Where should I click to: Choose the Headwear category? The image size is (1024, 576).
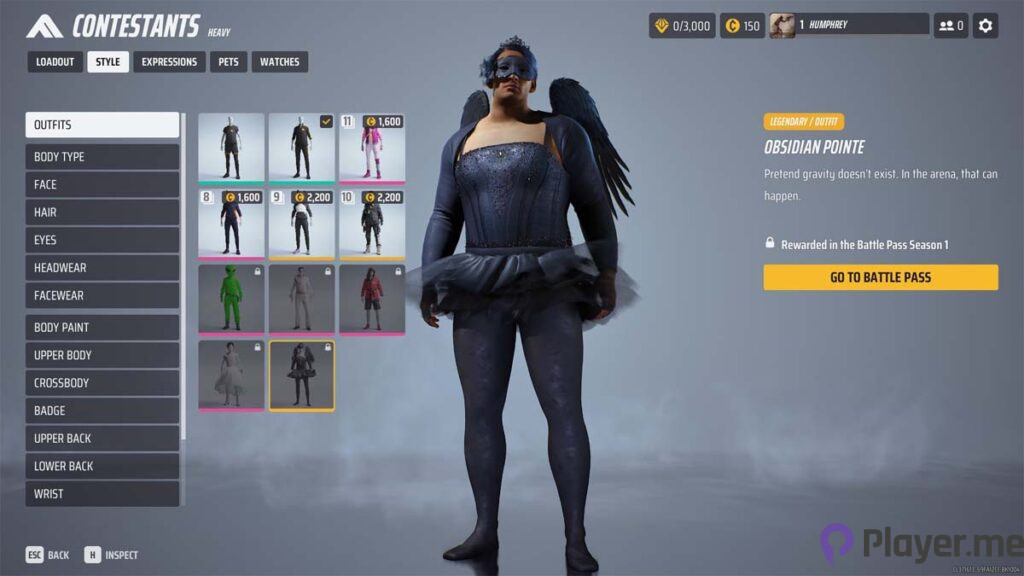(102, 268)
